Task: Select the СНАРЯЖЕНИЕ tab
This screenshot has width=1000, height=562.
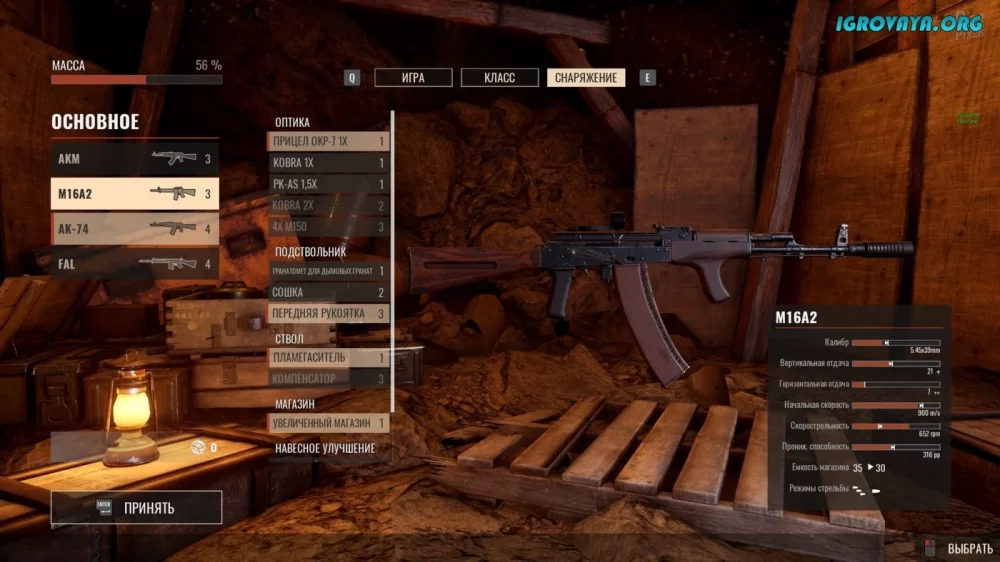Action: click(x=586, y=78)
